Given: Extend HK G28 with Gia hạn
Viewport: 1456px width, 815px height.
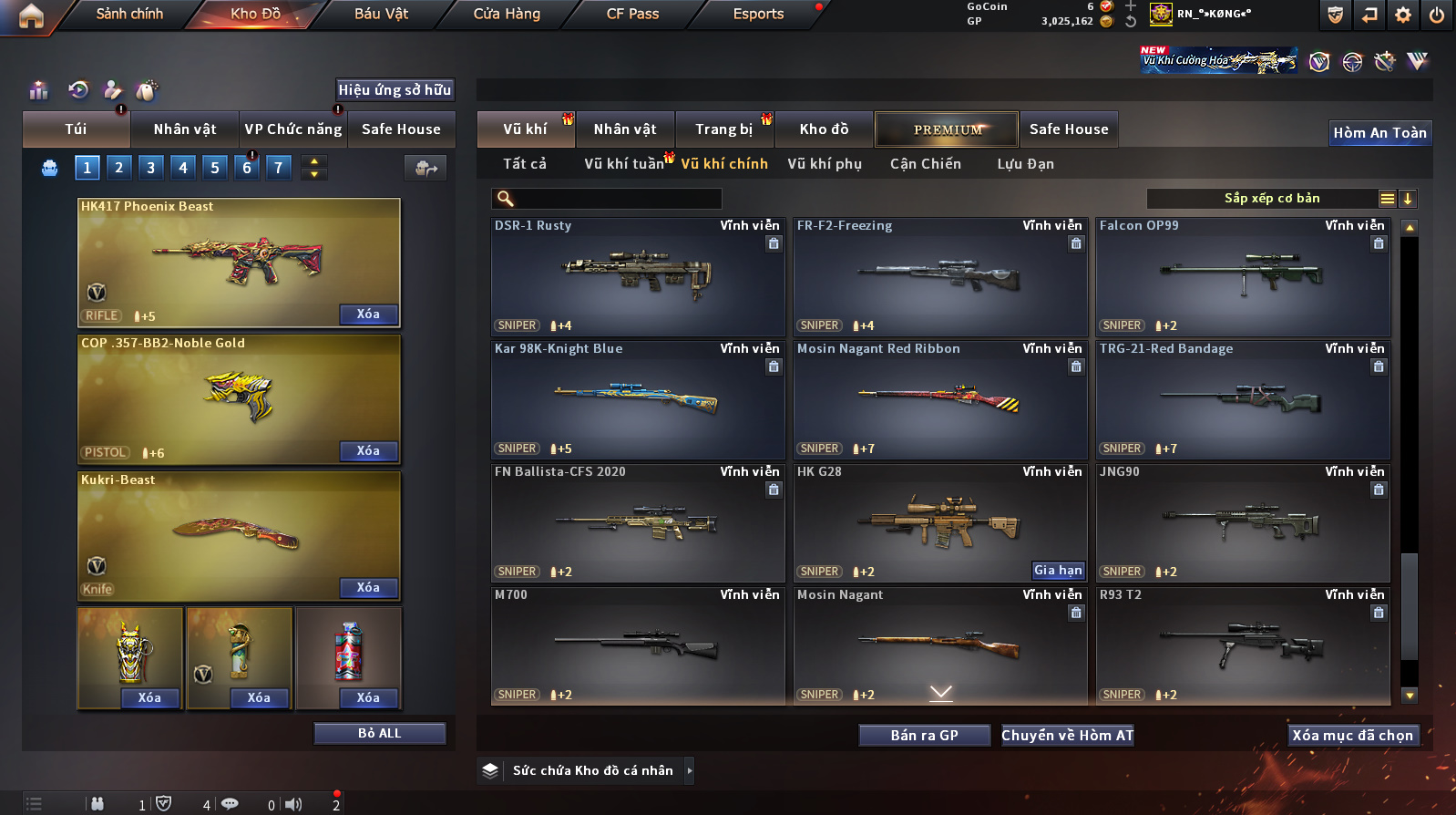Looking at the screenshot, I should coord(1058,571).
